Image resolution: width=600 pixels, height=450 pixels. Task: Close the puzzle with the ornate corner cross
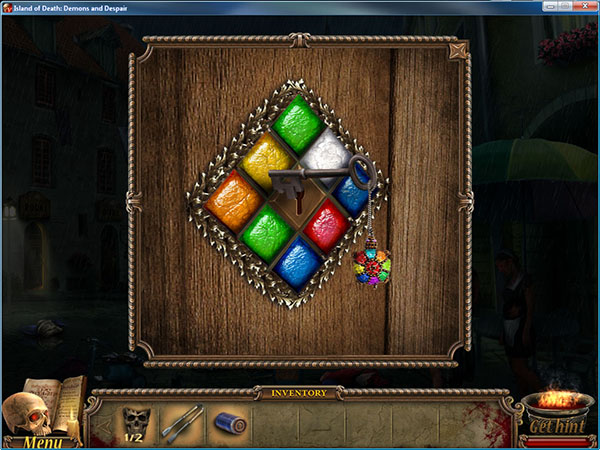point(458,51)
